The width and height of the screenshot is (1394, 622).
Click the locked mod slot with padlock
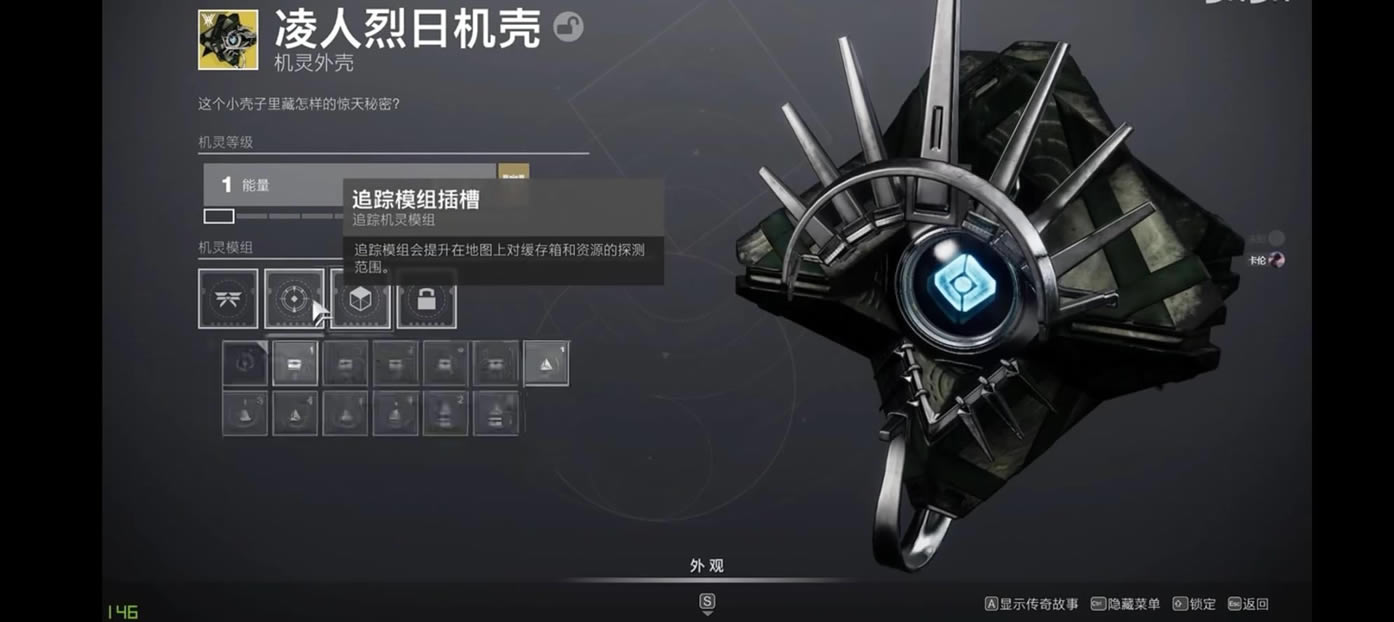427,298
